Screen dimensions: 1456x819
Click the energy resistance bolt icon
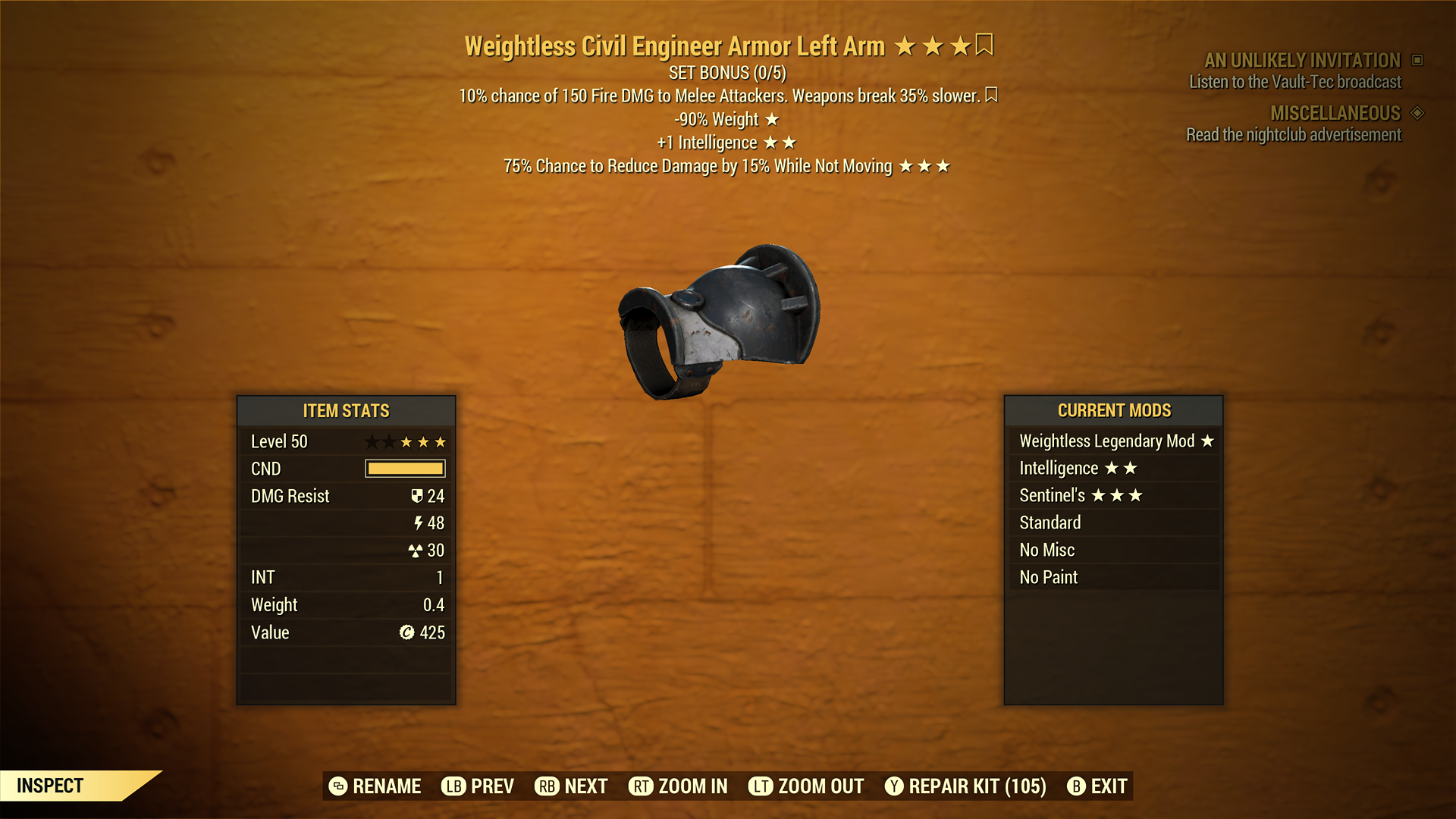tap(419, 523)
